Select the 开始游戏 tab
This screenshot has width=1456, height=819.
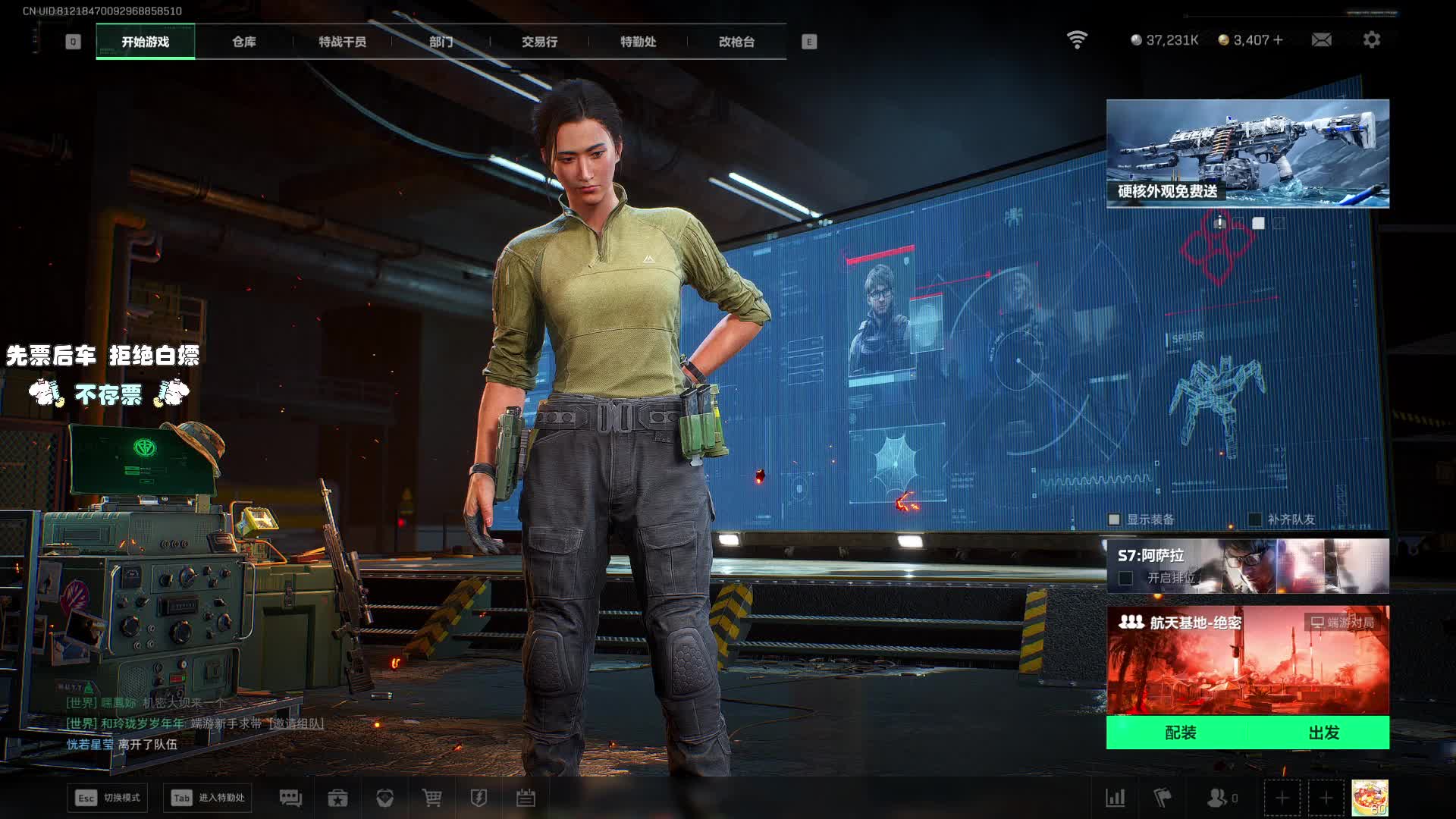click(146, 42)
